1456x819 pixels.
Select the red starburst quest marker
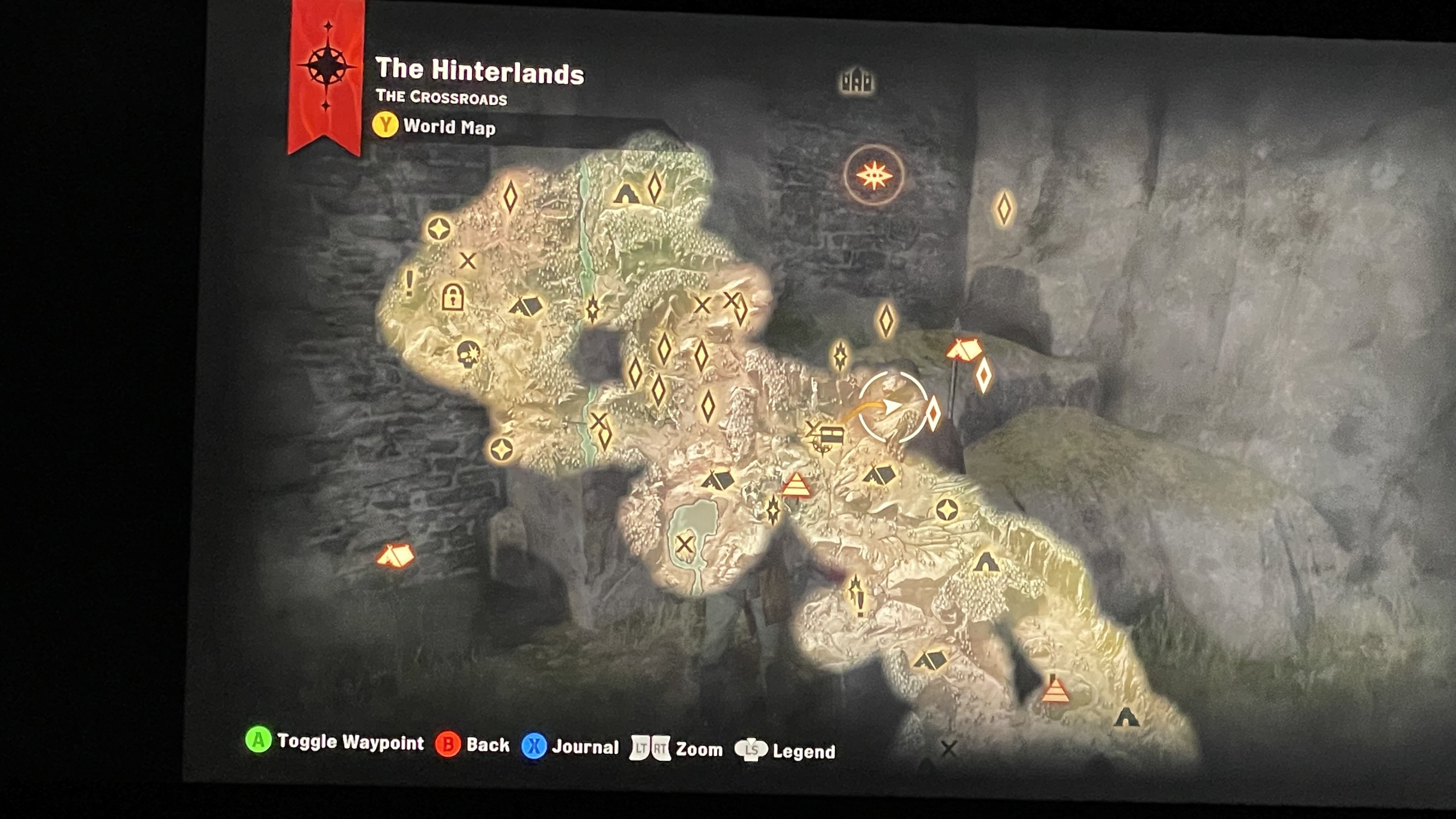(874, 175)
